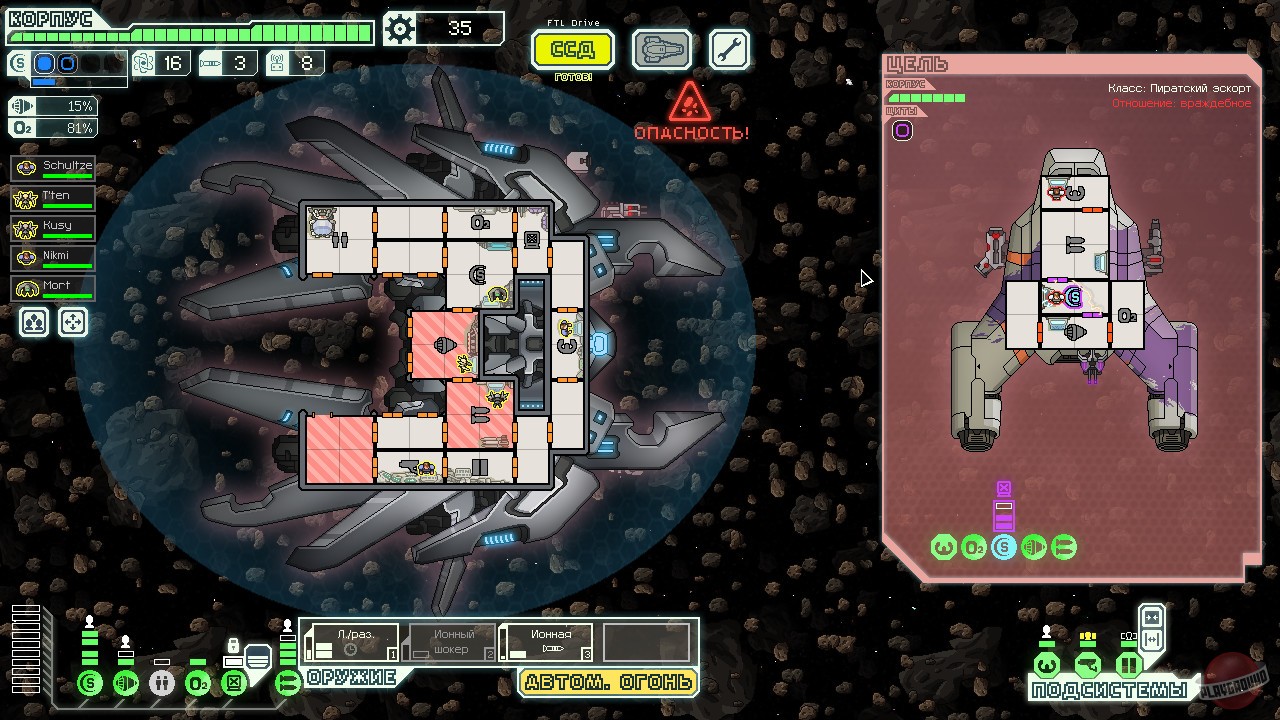
Task: Select the Oxygen (O2) system icon
Action: tap(197, 683)
